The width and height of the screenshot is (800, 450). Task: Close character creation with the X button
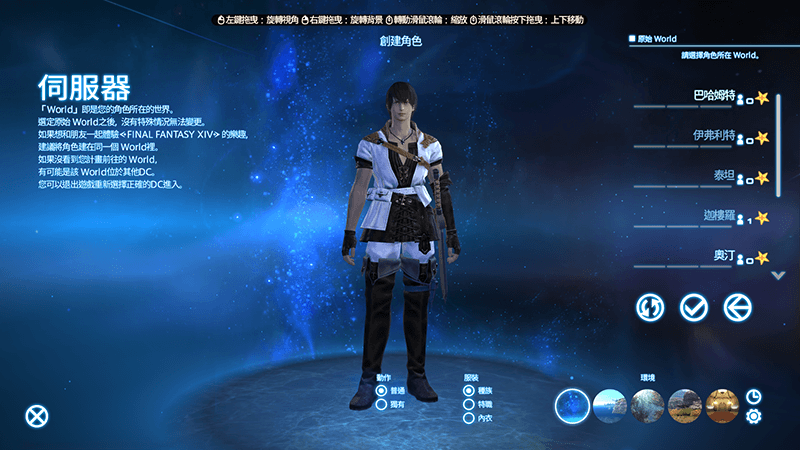(x=37, y=416)
